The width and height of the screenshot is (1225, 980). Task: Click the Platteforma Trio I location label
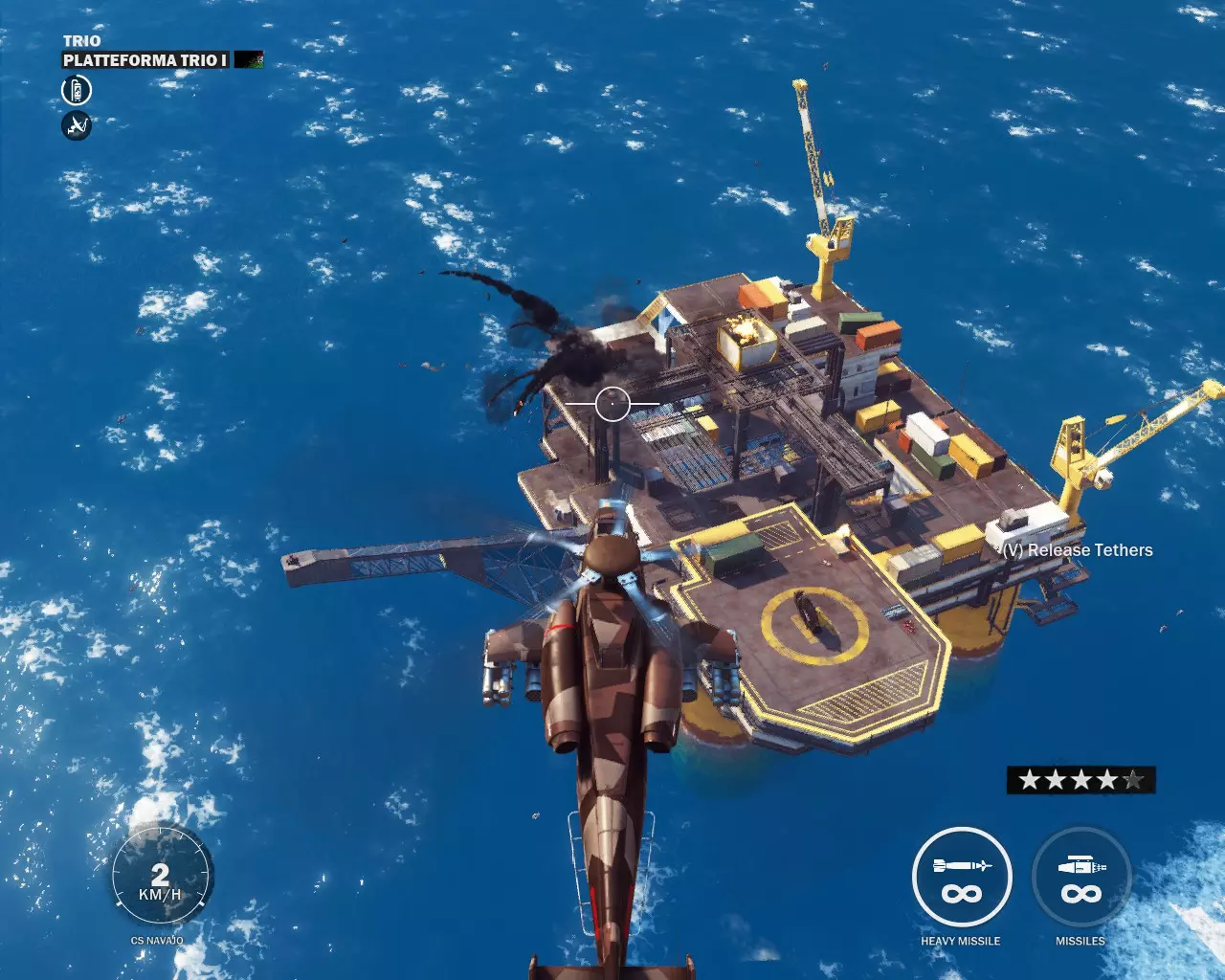[x=145, y=60]
